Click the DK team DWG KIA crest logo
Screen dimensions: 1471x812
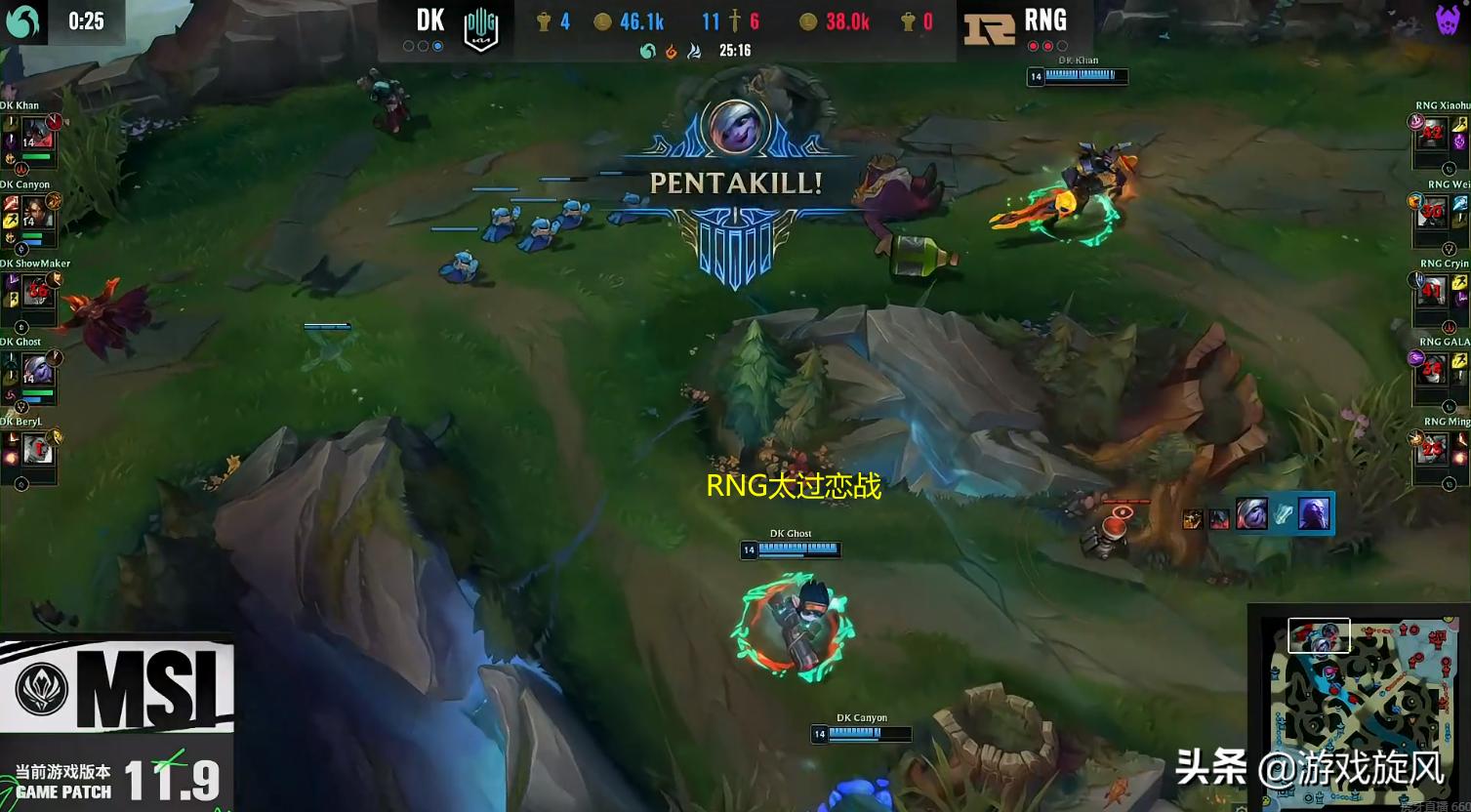(480, 25)
